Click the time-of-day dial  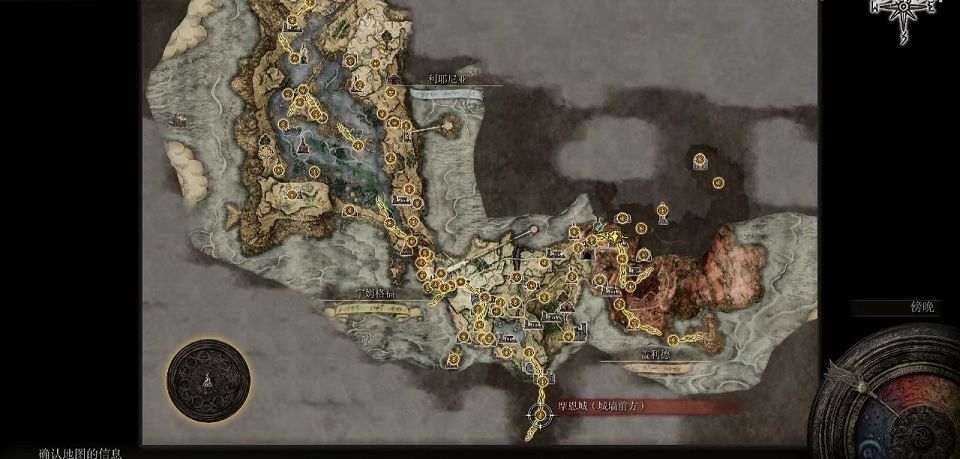click(892, 400)
